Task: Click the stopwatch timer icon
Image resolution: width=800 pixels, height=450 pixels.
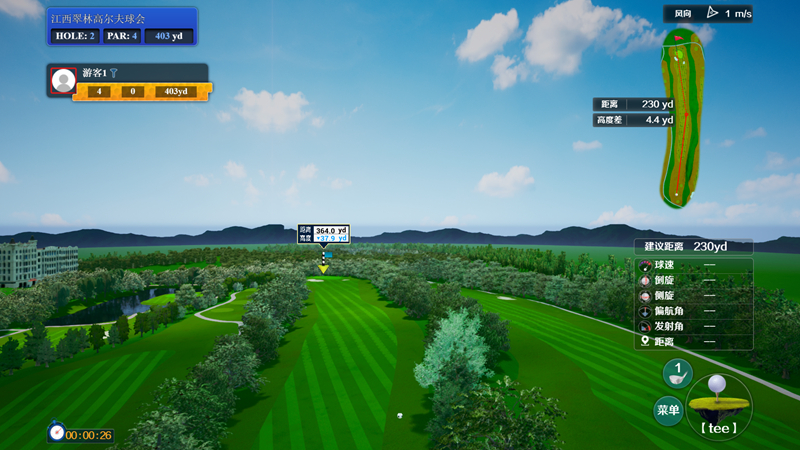Action: pos(56,433)
